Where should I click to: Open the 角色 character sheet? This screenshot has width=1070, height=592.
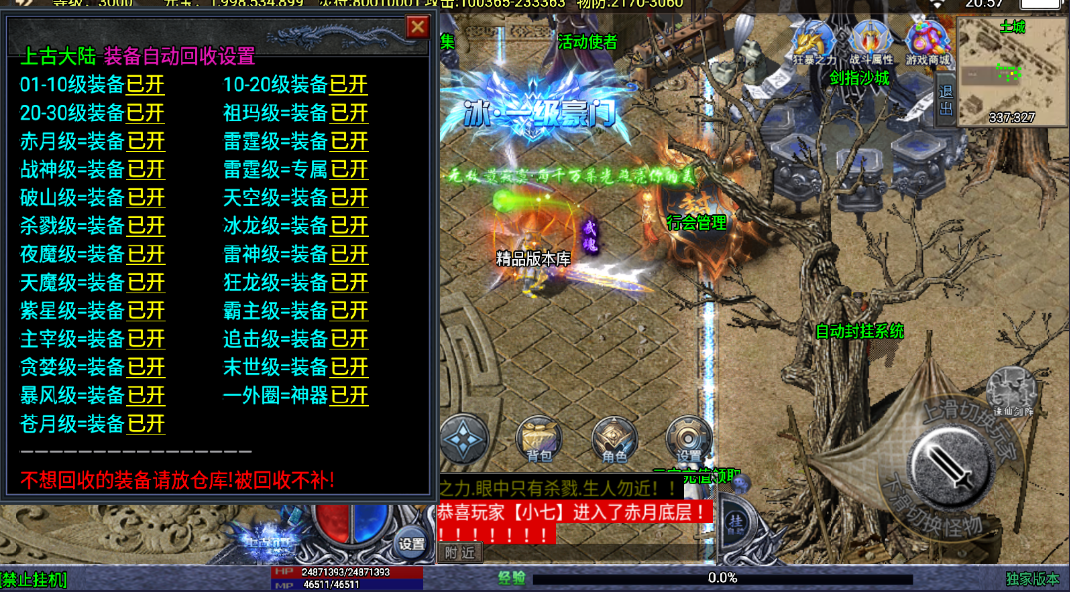[x=614, y=440]
